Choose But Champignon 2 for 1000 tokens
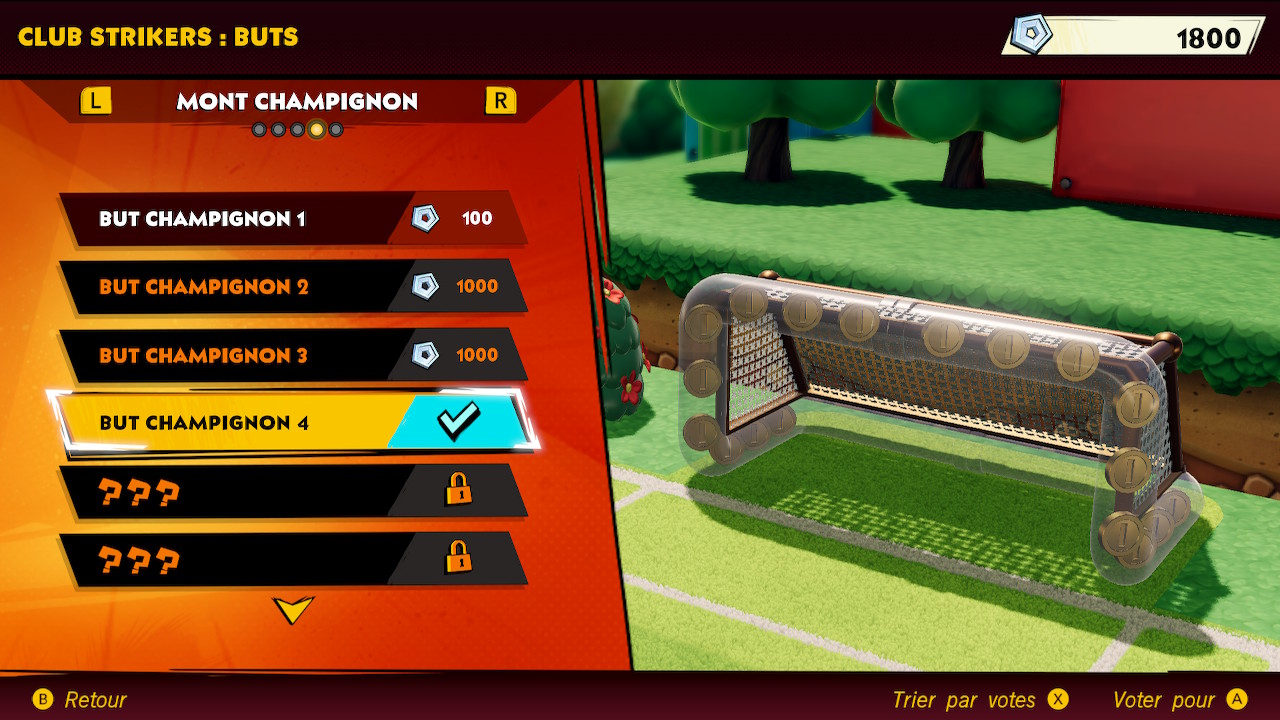Screen dimensions: 1280x720 [292, 287]
